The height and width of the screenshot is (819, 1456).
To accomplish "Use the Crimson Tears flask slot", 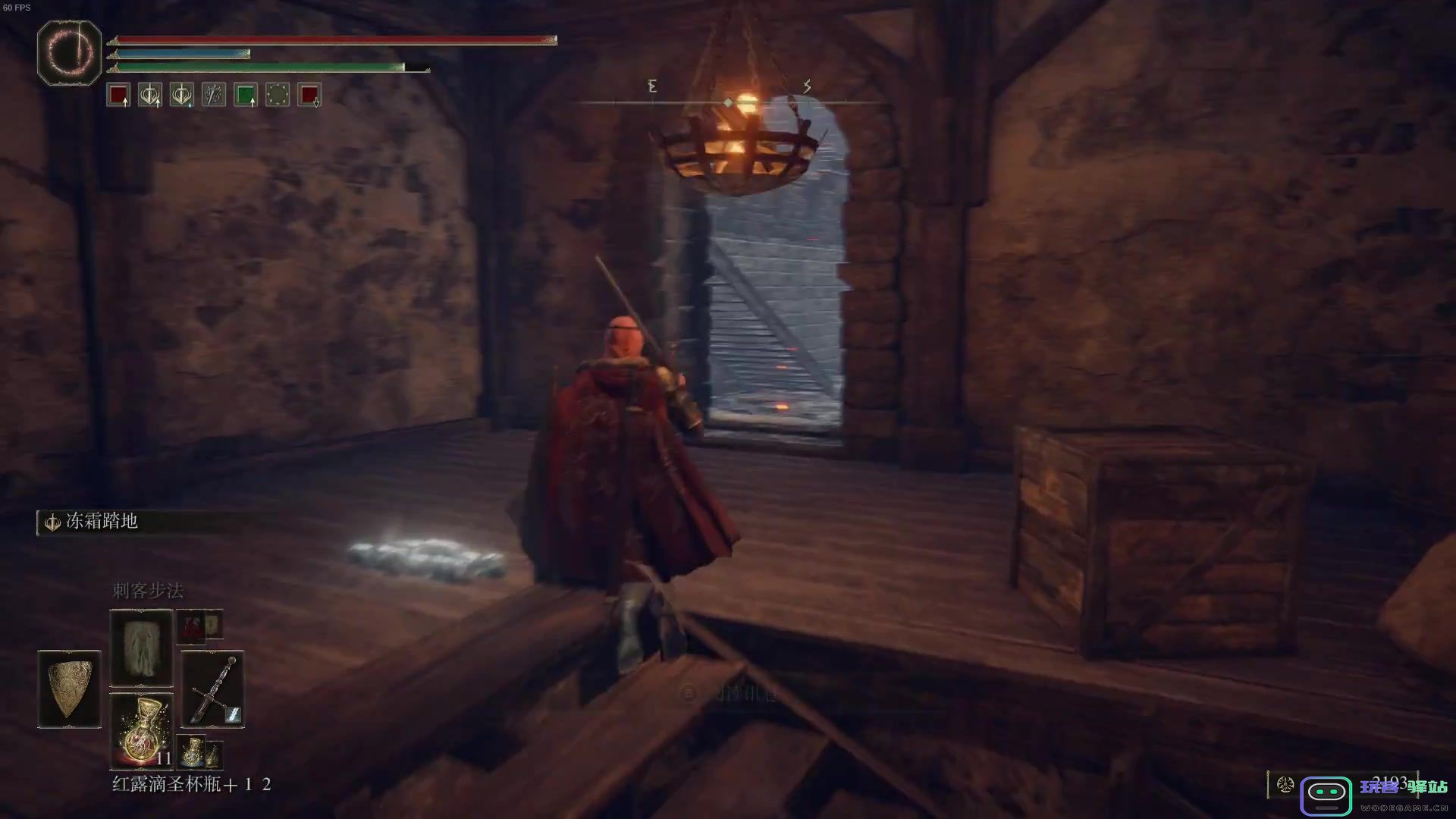I will pyautogui.click(x=142, y=730).
